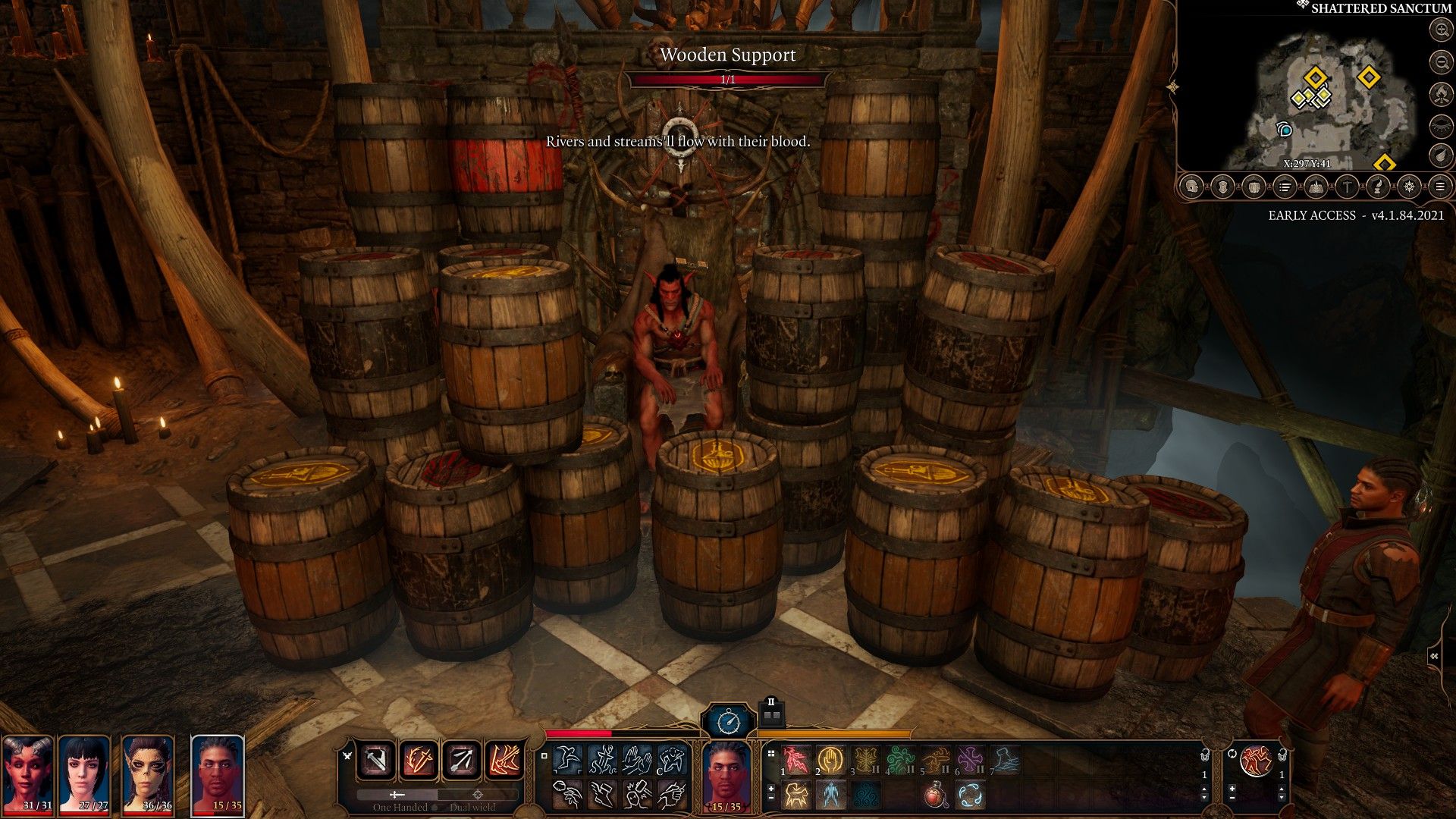Use the melee sword attack icon
Viewport: 1456px width, 819px height.
tap(377, 761)
